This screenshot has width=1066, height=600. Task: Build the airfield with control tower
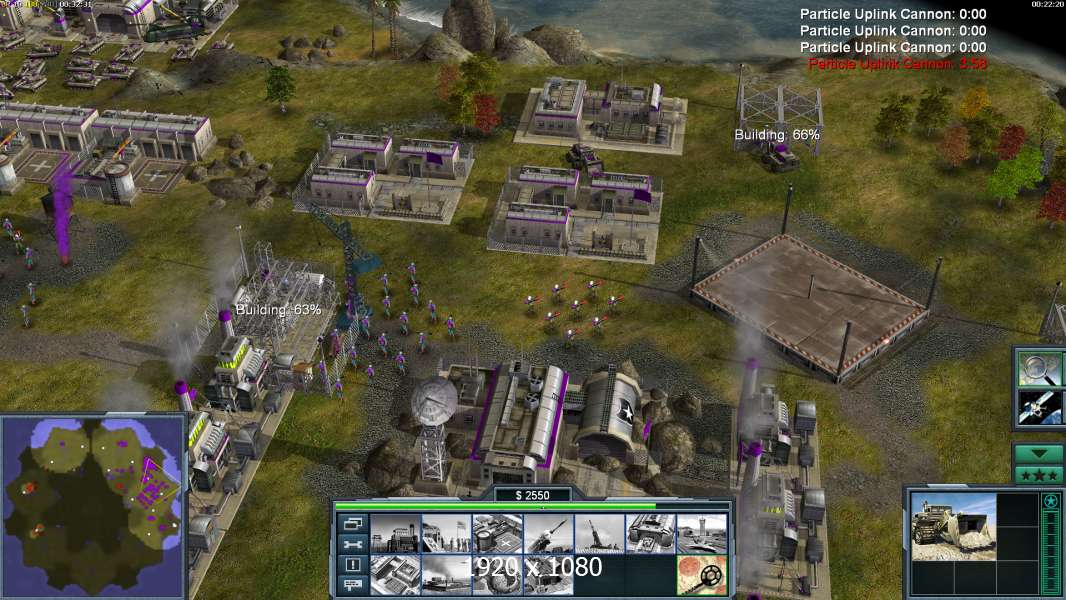click(701, 535)
